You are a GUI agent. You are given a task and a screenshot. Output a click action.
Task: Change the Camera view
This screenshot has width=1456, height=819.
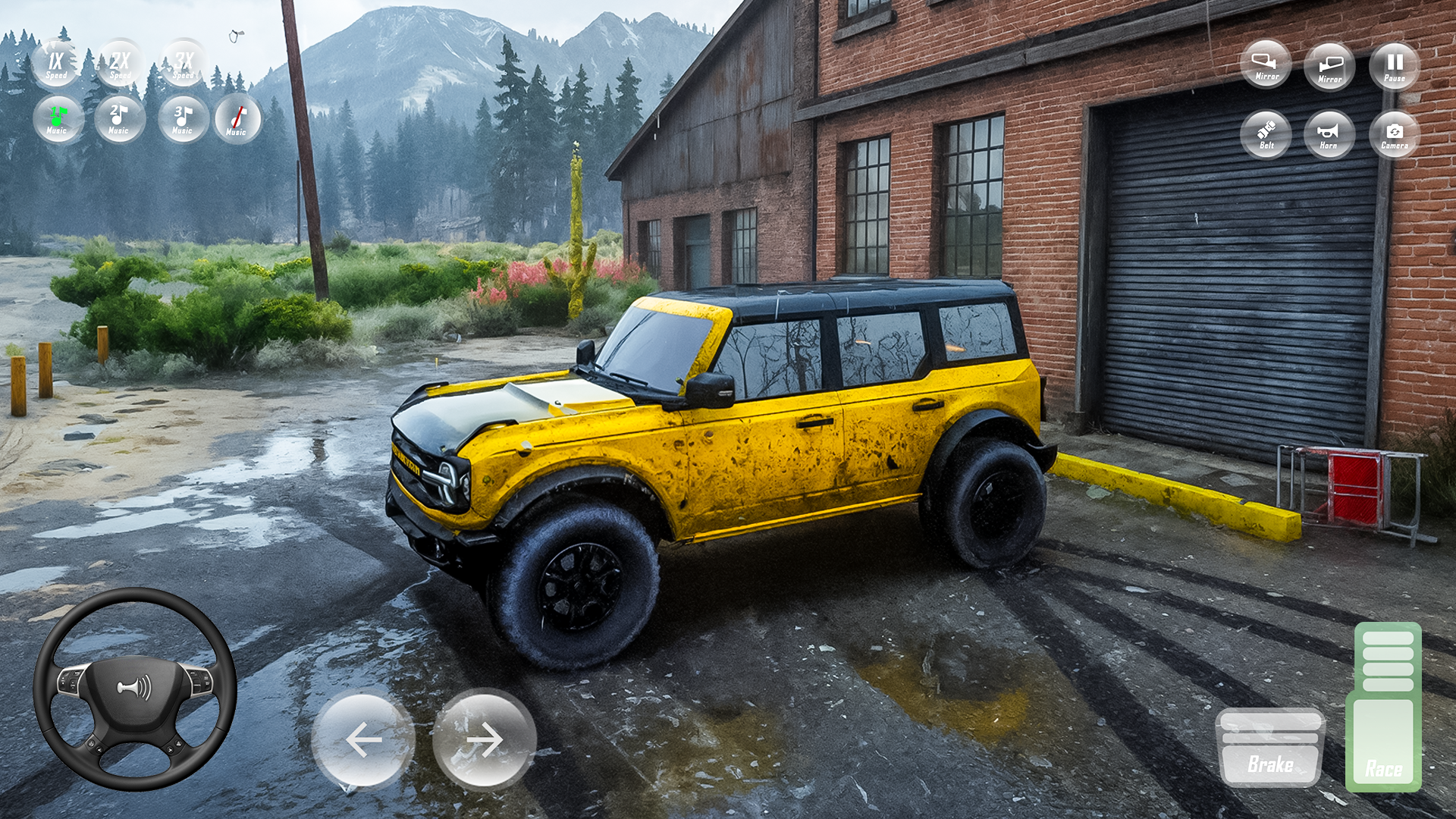click(x=1394, y=134)
